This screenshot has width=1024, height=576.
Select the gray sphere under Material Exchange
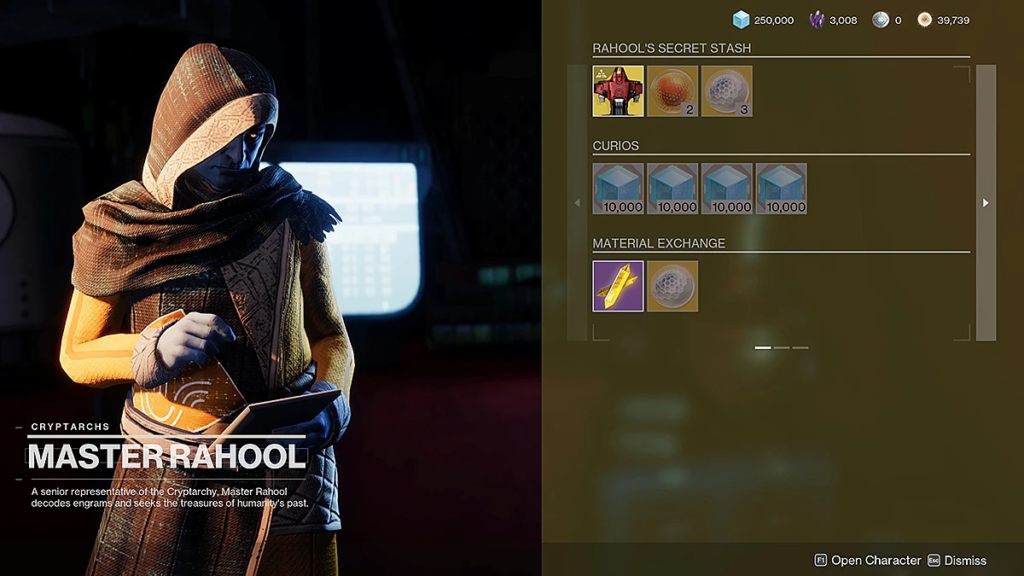tap(672, 287)
